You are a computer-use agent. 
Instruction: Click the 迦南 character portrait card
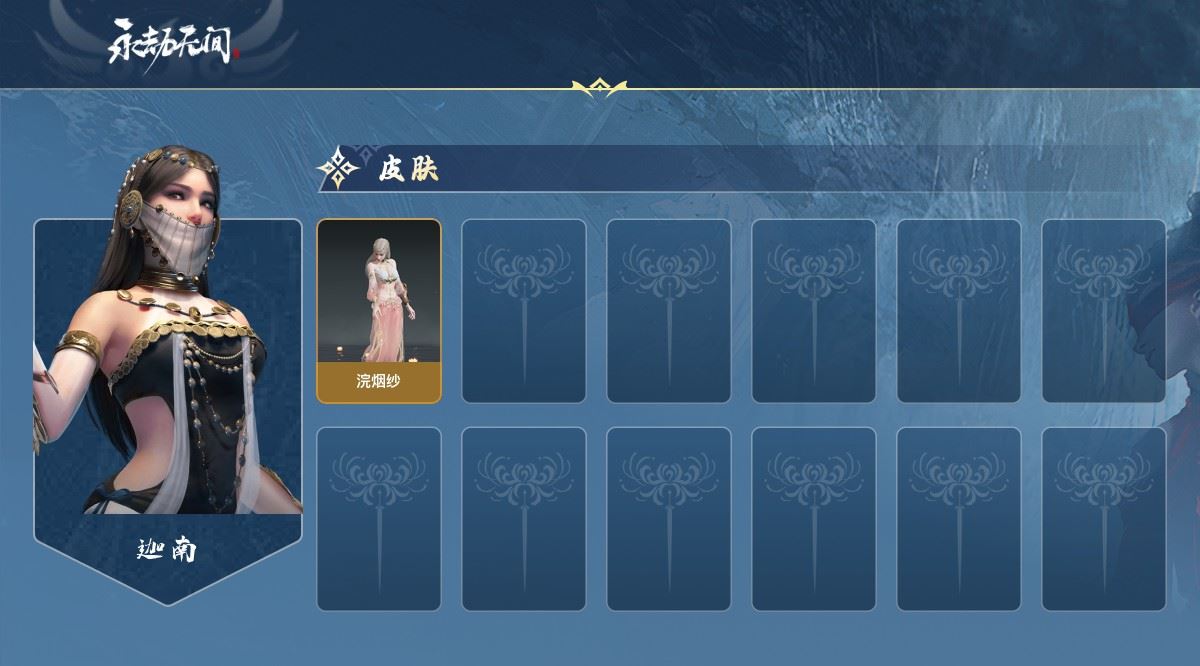point(168,380)
